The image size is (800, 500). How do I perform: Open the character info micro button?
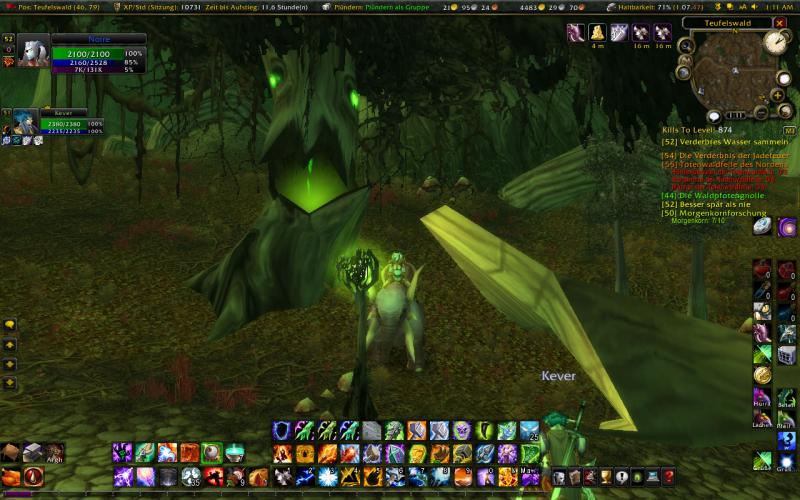[560, 477]
